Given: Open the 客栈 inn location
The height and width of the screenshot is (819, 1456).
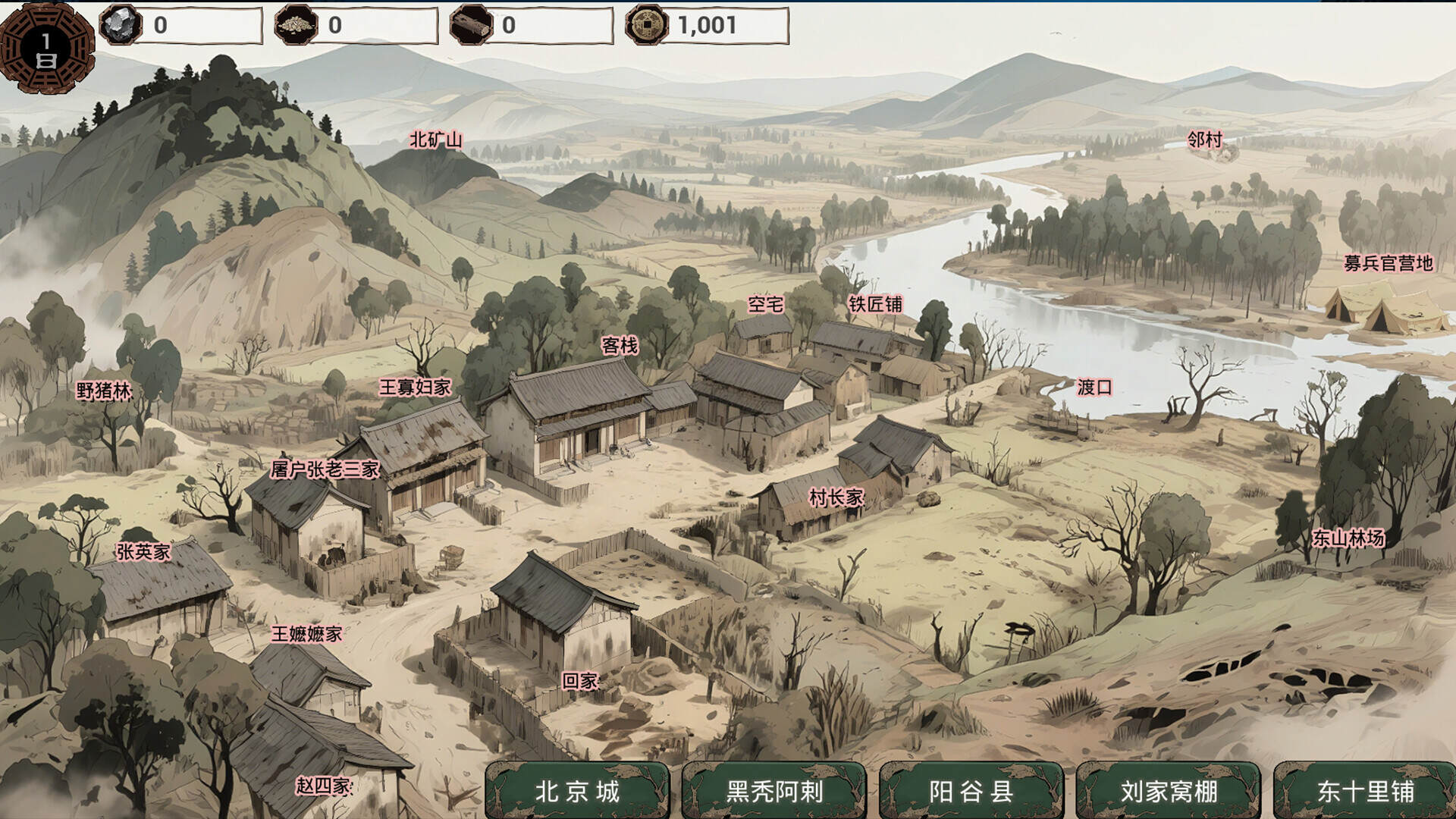Looking at the screenshot, I should coord(620,346).
